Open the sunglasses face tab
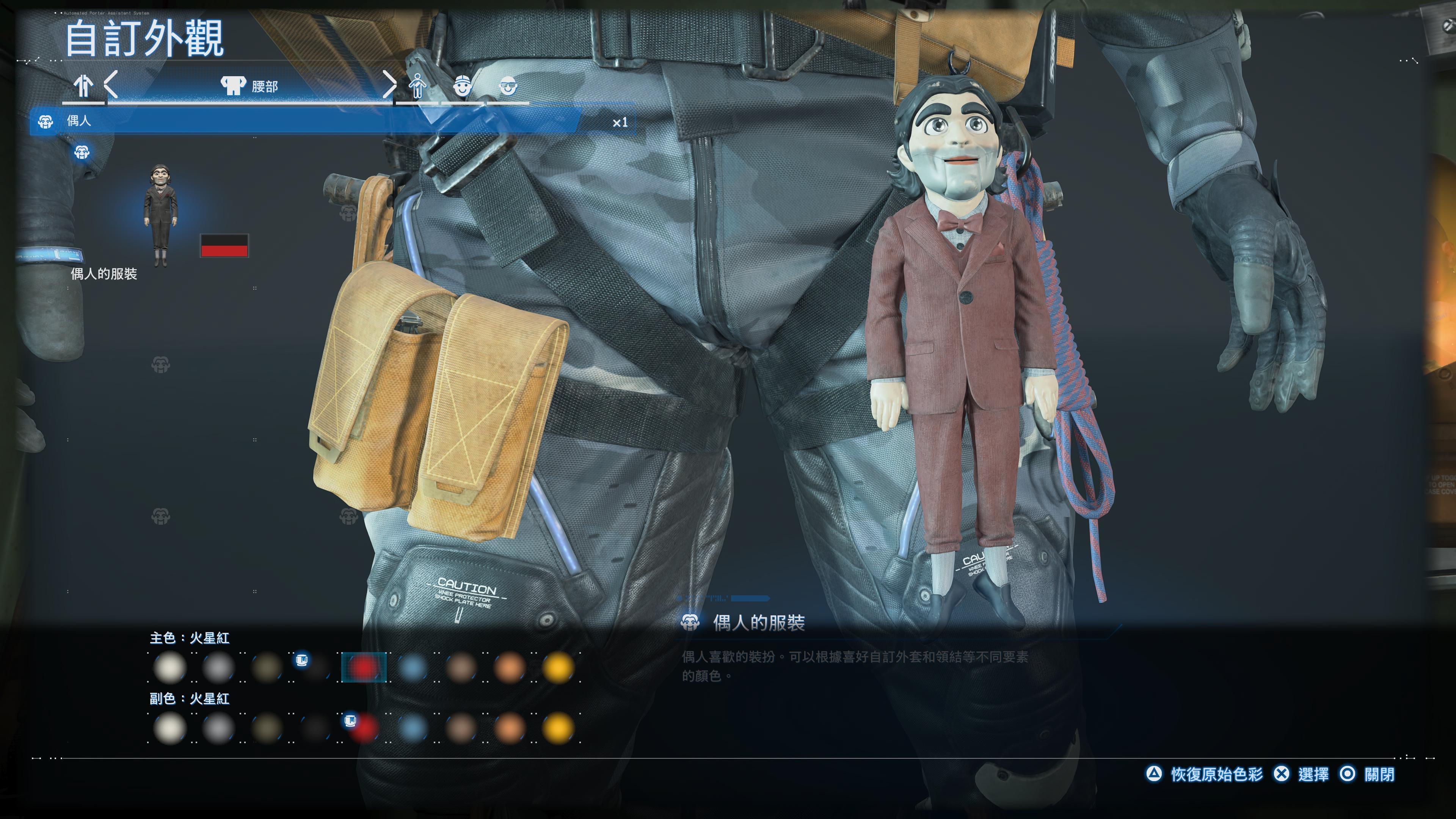Screen dimensions: 1456x819 508,86
